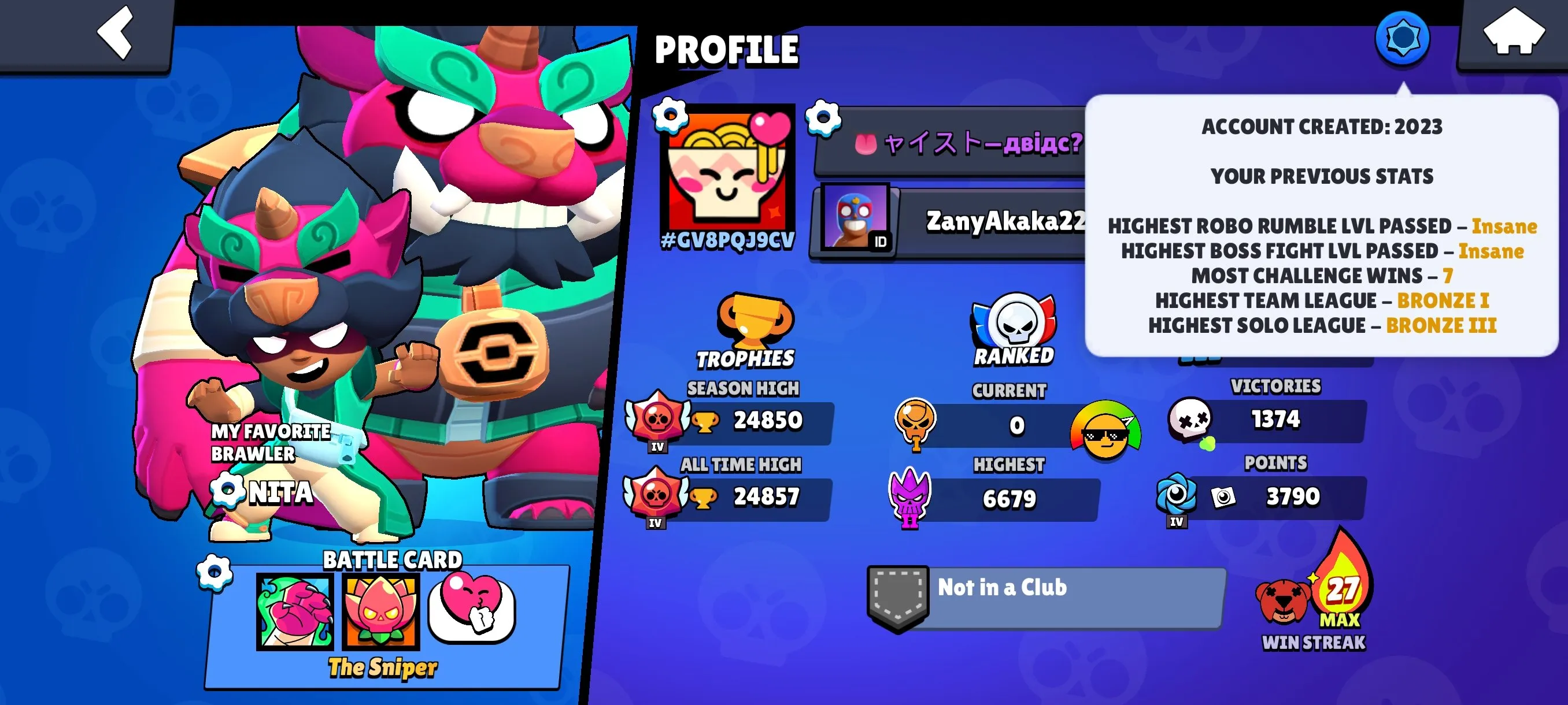Edit the name with the flower button
This screenshot has height=705, width=1568.
point(822,120)
